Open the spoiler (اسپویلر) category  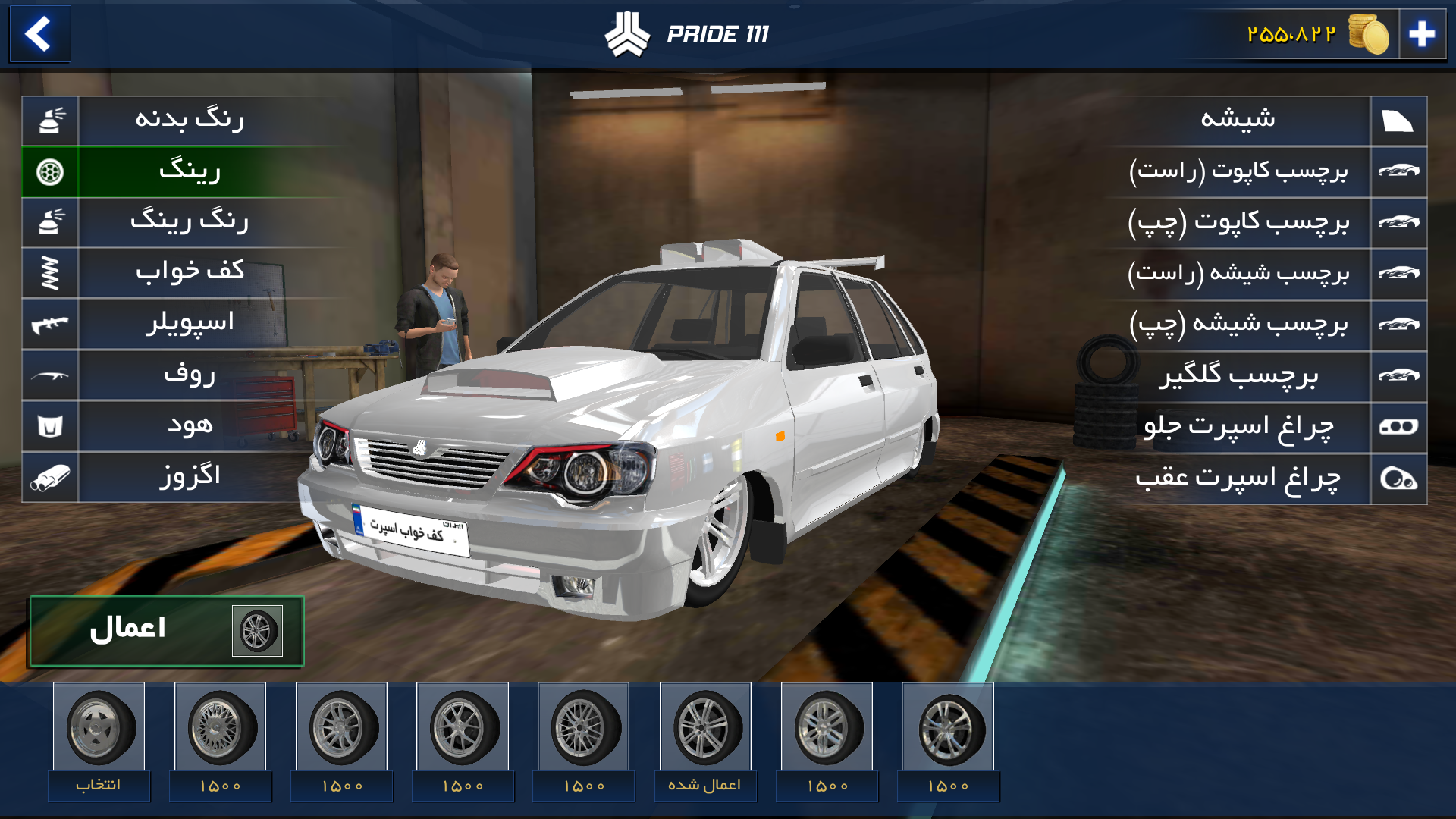(x=190, y=324)
